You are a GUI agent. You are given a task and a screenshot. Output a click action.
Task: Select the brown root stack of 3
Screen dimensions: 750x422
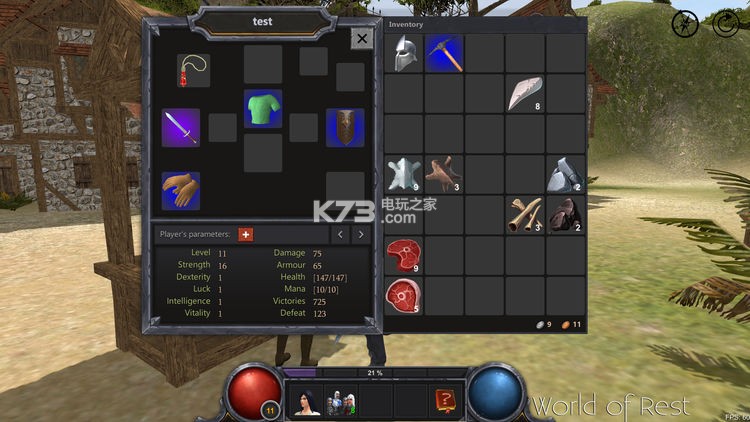click(444, 175)
